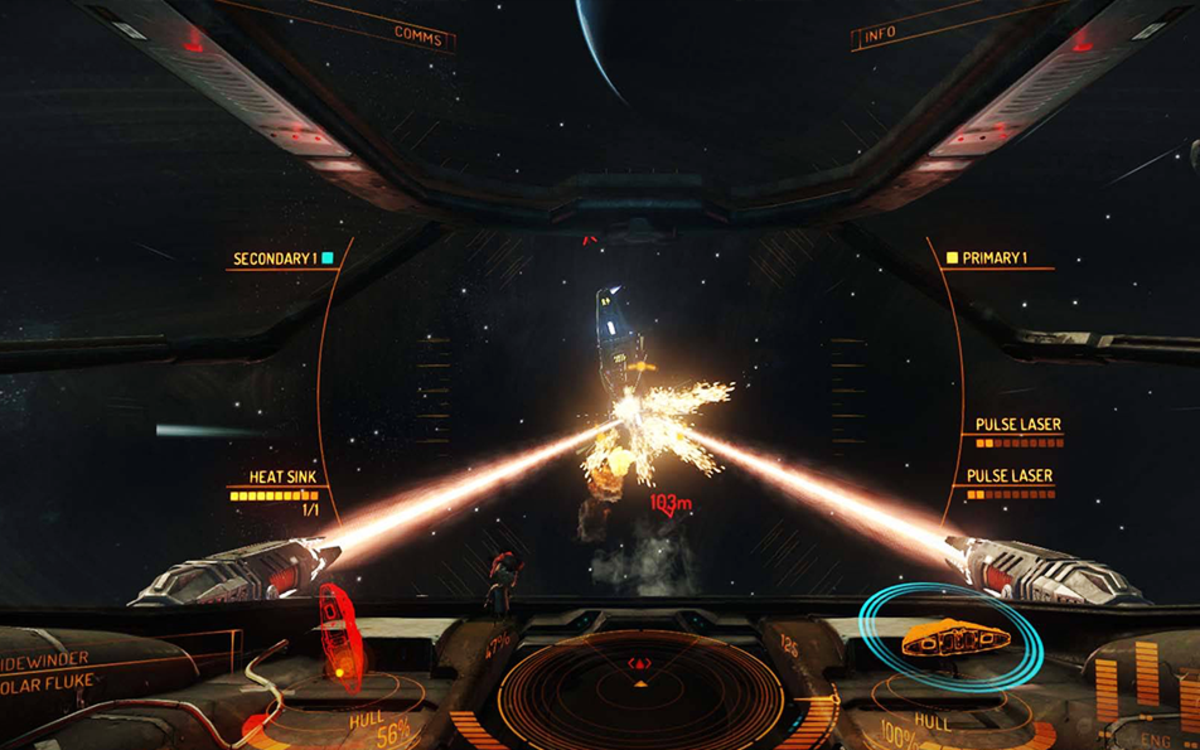Select the Heat Sink module
1200x750 pixels.
click(282, 477)
